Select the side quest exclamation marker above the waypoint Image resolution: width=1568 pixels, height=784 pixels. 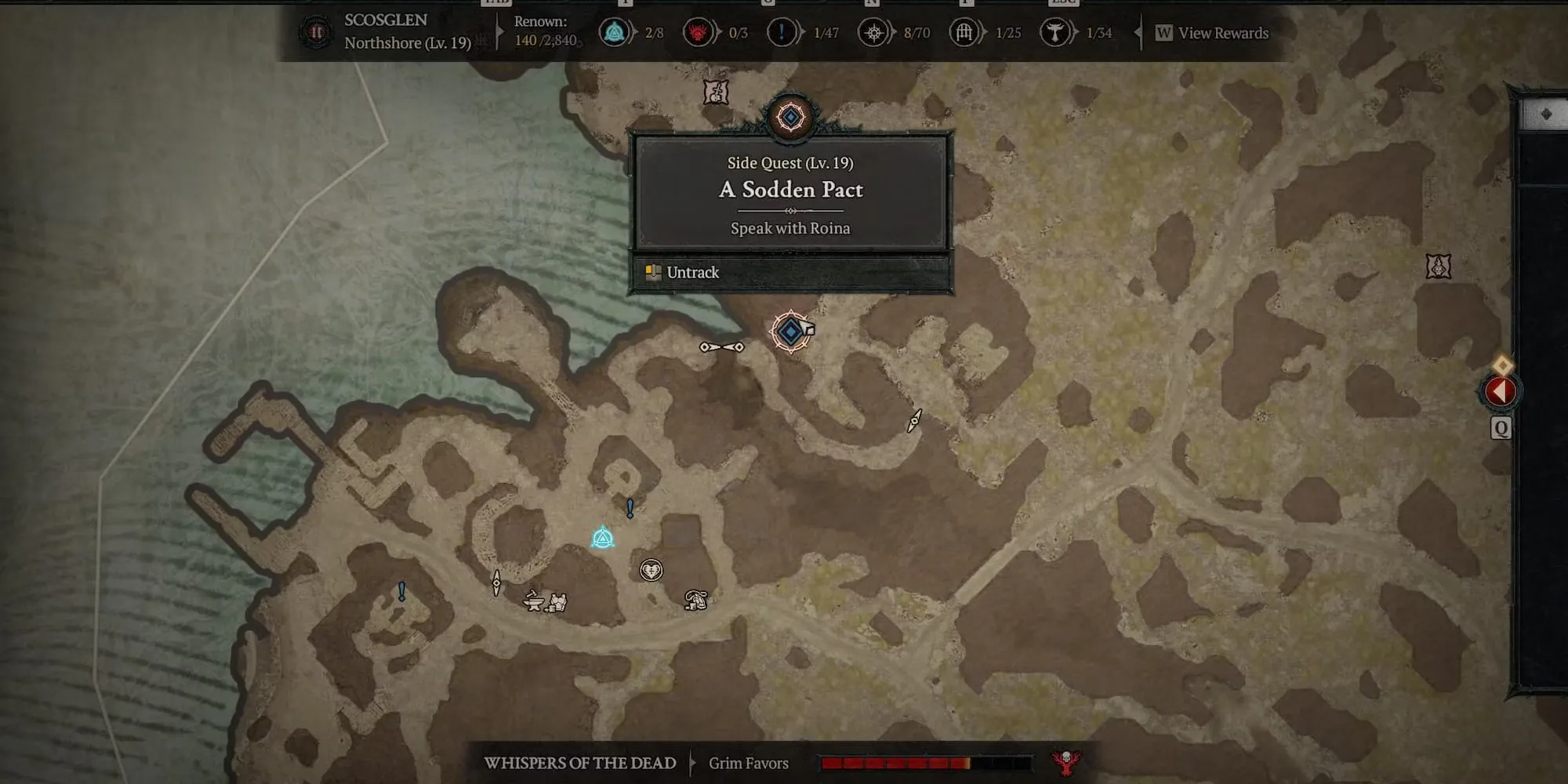630,509
